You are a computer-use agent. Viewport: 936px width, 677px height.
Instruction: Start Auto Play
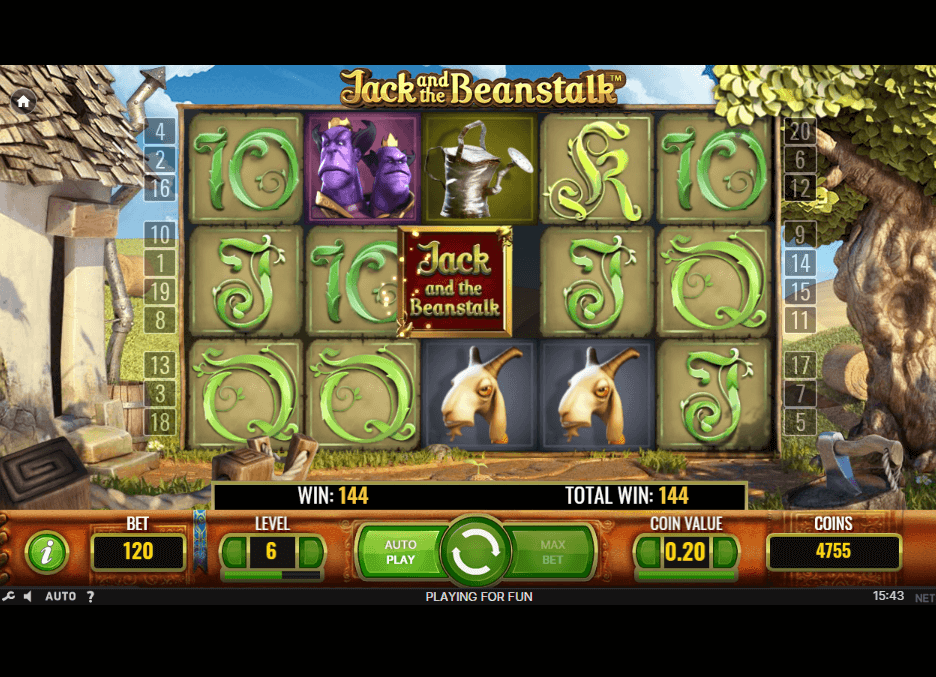click(400, 552)
